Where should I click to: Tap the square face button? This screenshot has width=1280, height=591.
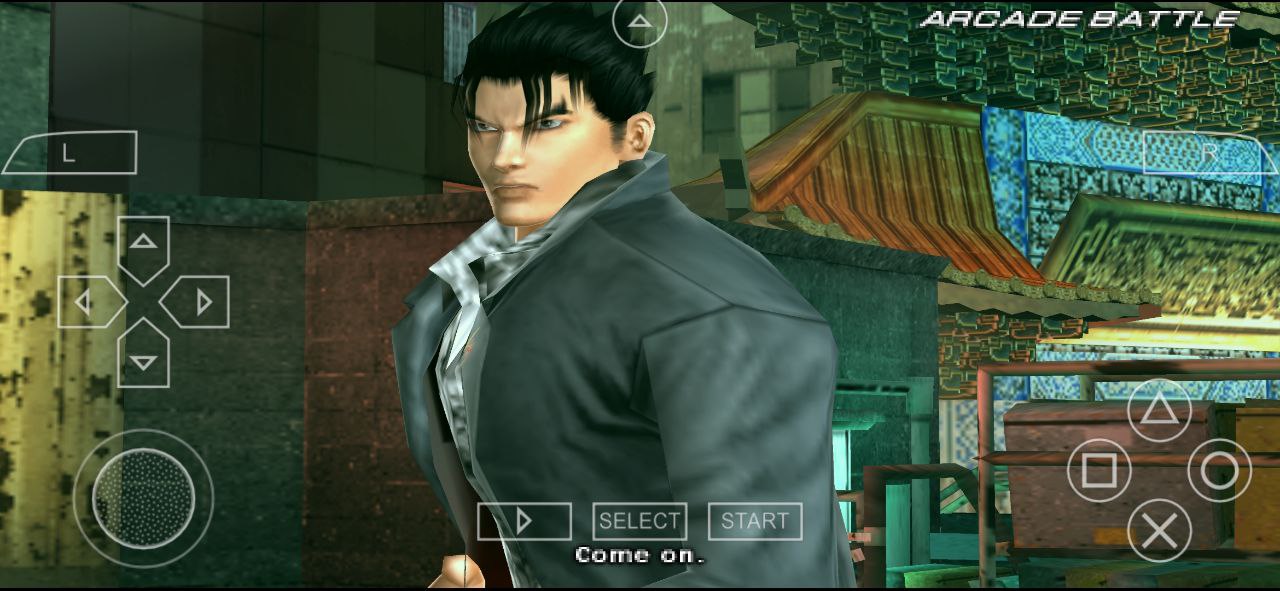[1099, 470]
